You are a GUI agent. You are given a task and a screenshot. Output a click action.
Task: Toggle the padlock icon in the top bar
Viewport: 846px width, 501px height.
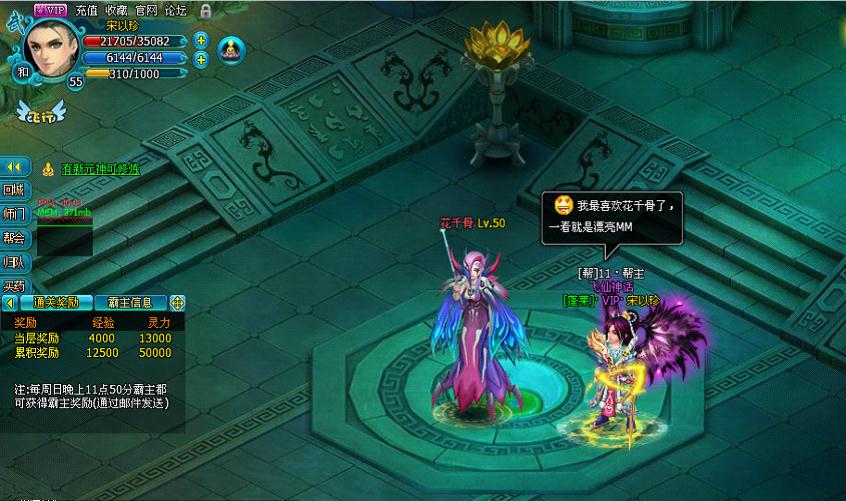(x=205, y=10)
